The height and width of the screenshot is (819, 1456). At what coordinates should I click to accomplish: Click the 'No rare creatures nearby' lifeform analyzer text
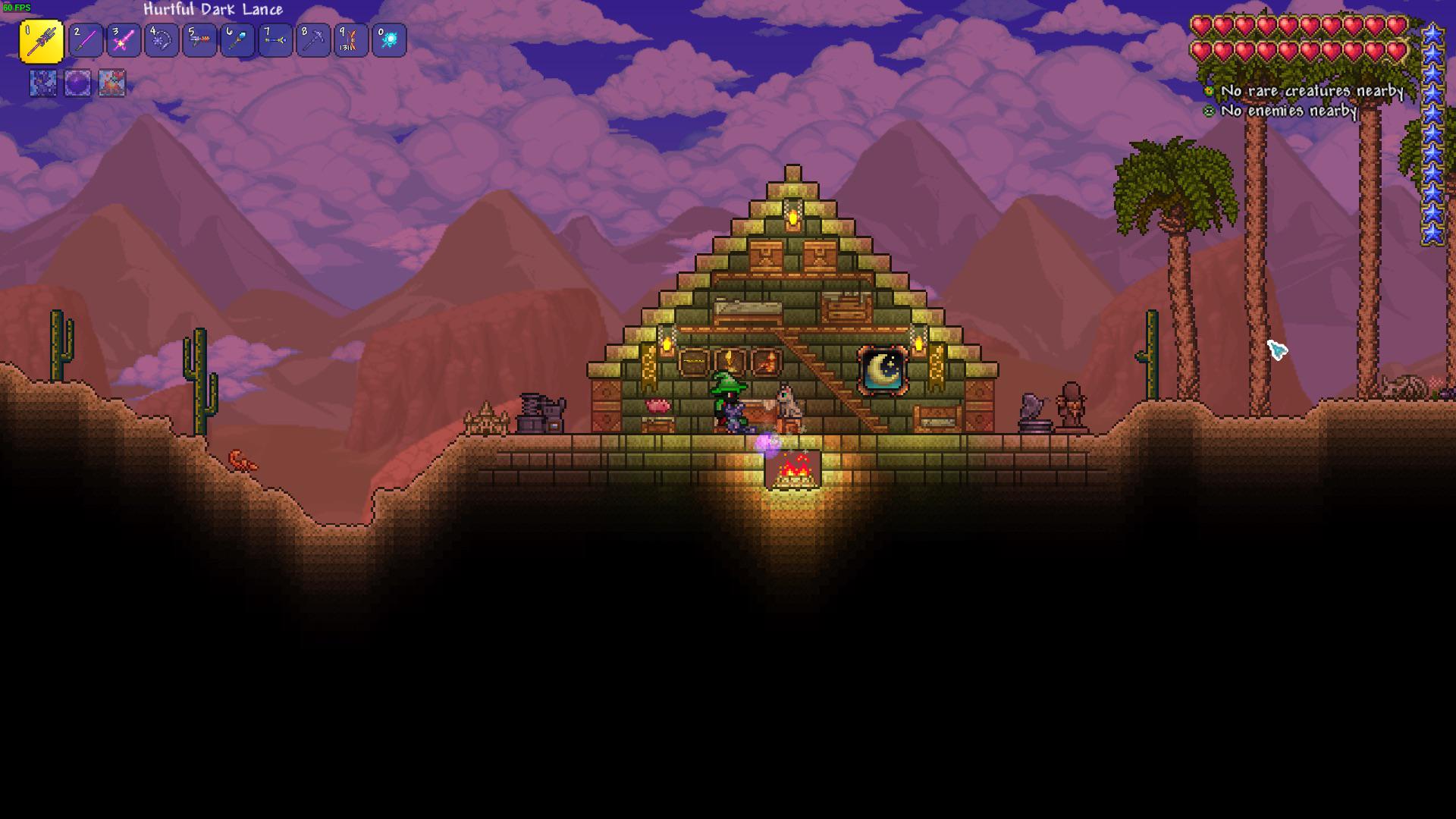[1313, 91]
